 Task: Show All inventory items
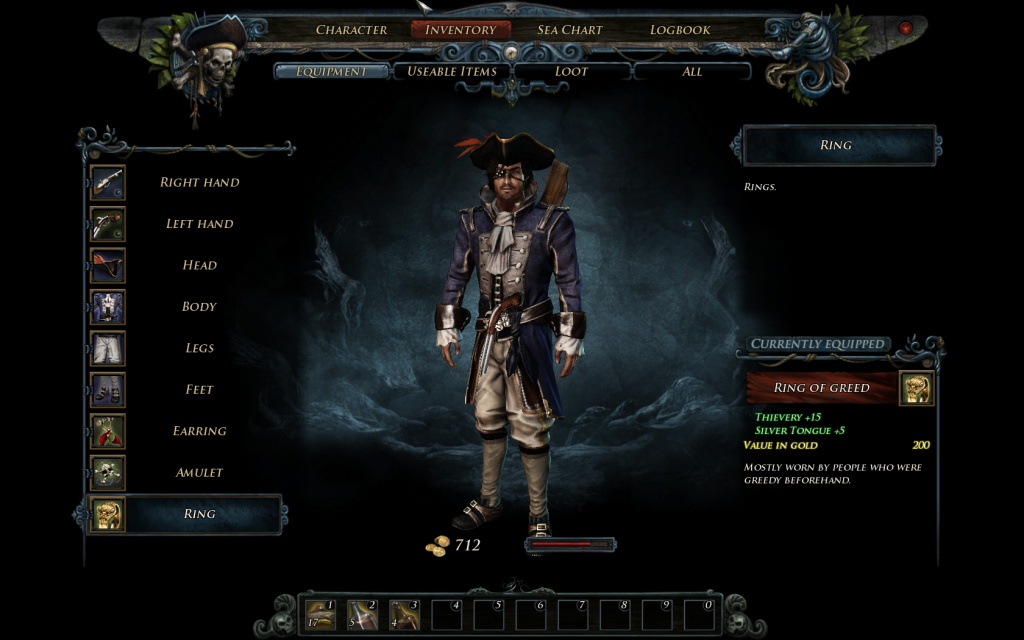click(x=692, y=71)
